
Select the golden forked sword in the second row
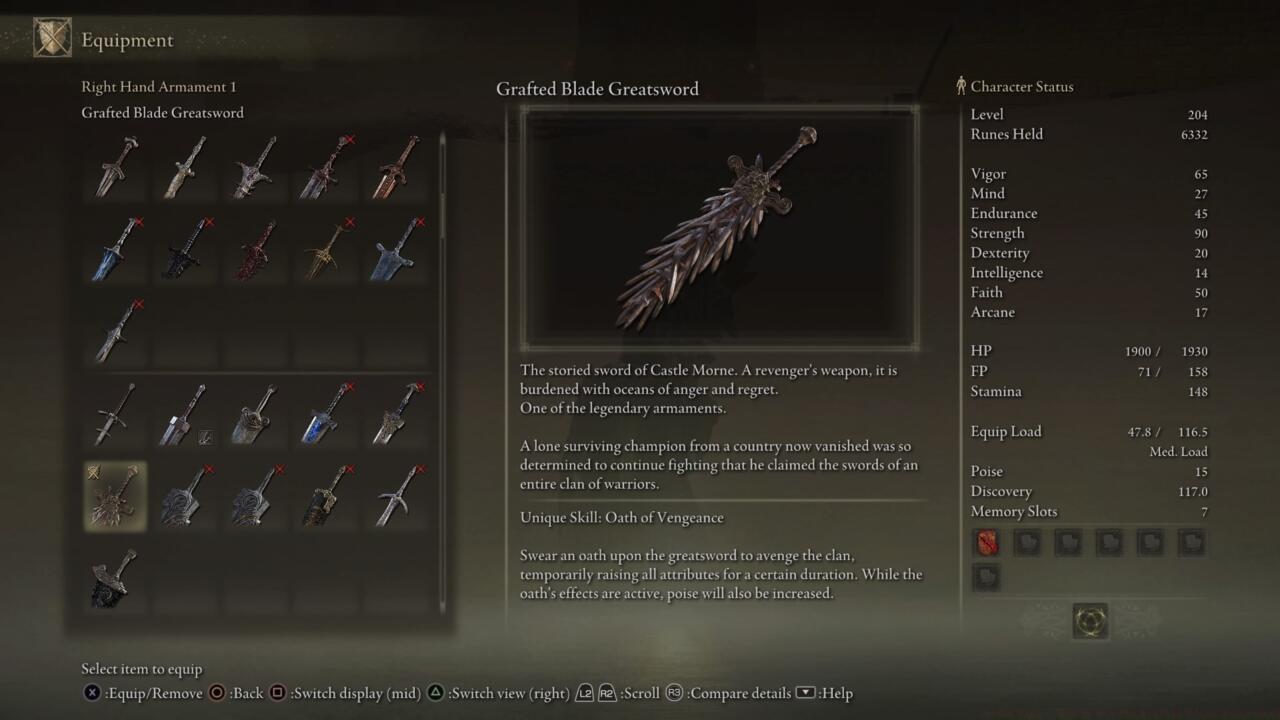(x=324, y=250)
